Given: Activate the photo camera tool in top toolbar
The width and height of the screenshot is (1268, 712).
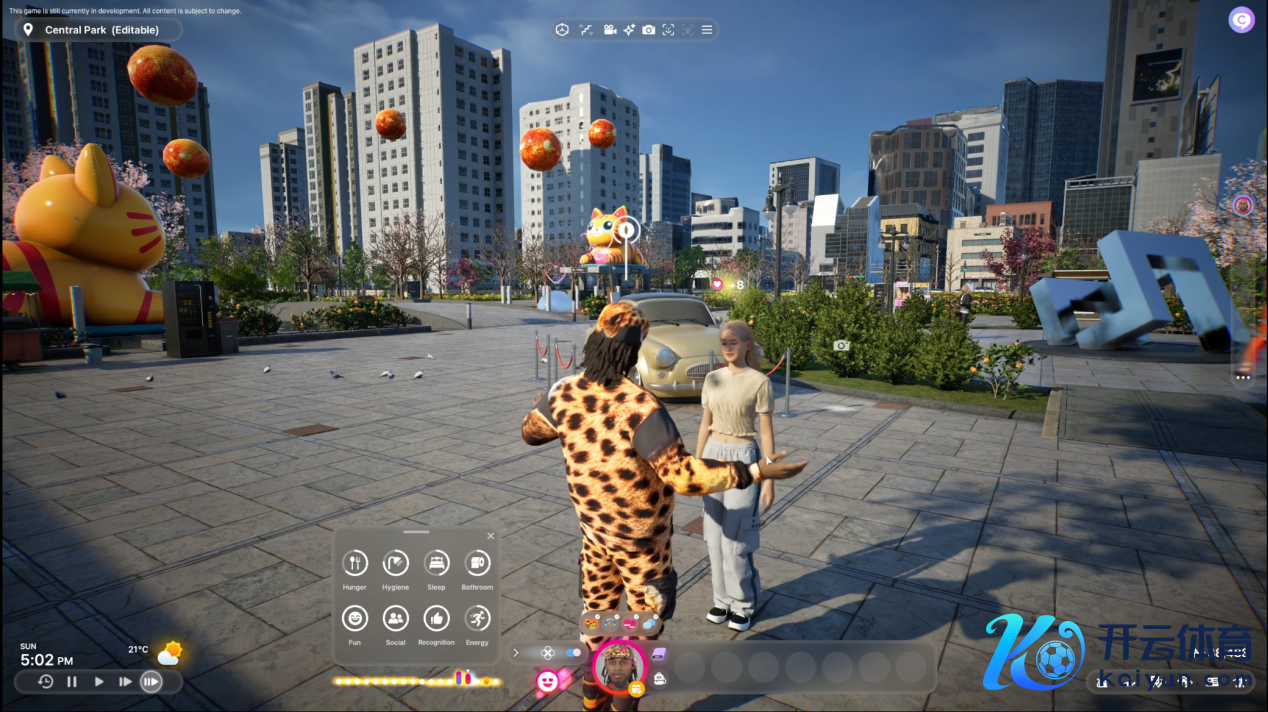Looking at the screenshot, I should pyautogui.click(x=649, y=30).
